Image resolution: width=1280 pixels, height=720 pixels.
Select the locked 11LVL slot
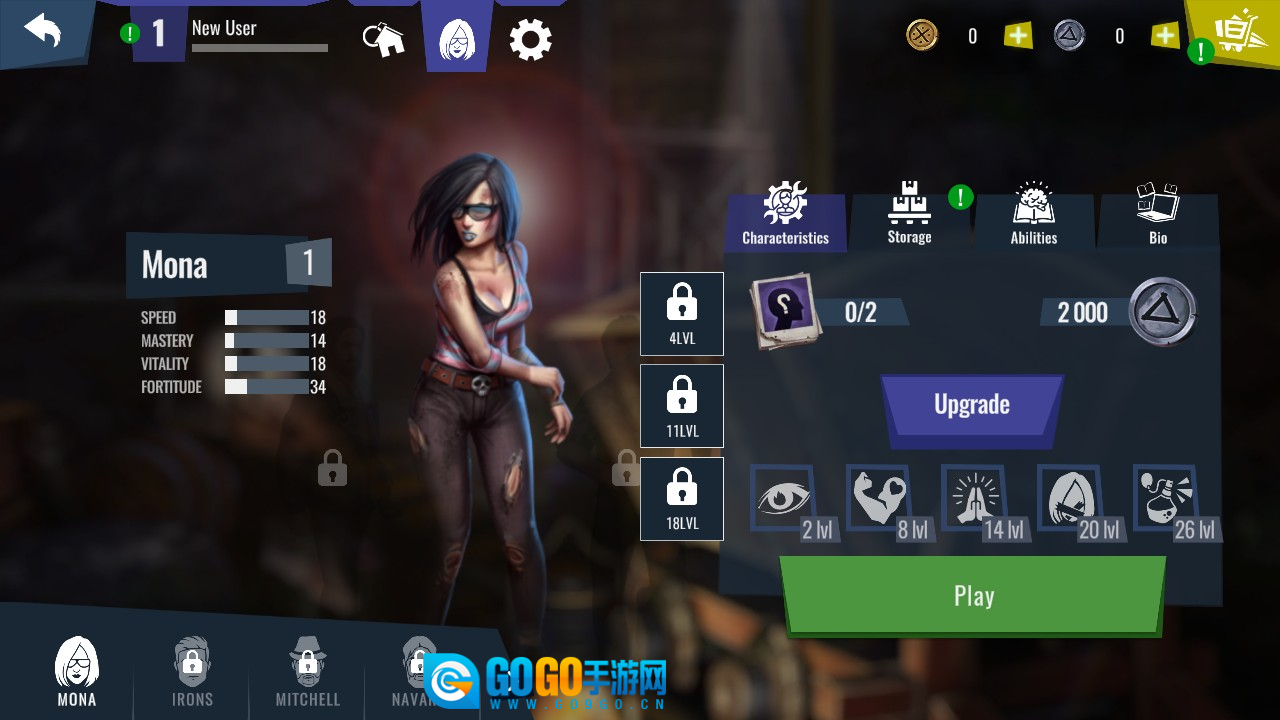coord(682,405)
